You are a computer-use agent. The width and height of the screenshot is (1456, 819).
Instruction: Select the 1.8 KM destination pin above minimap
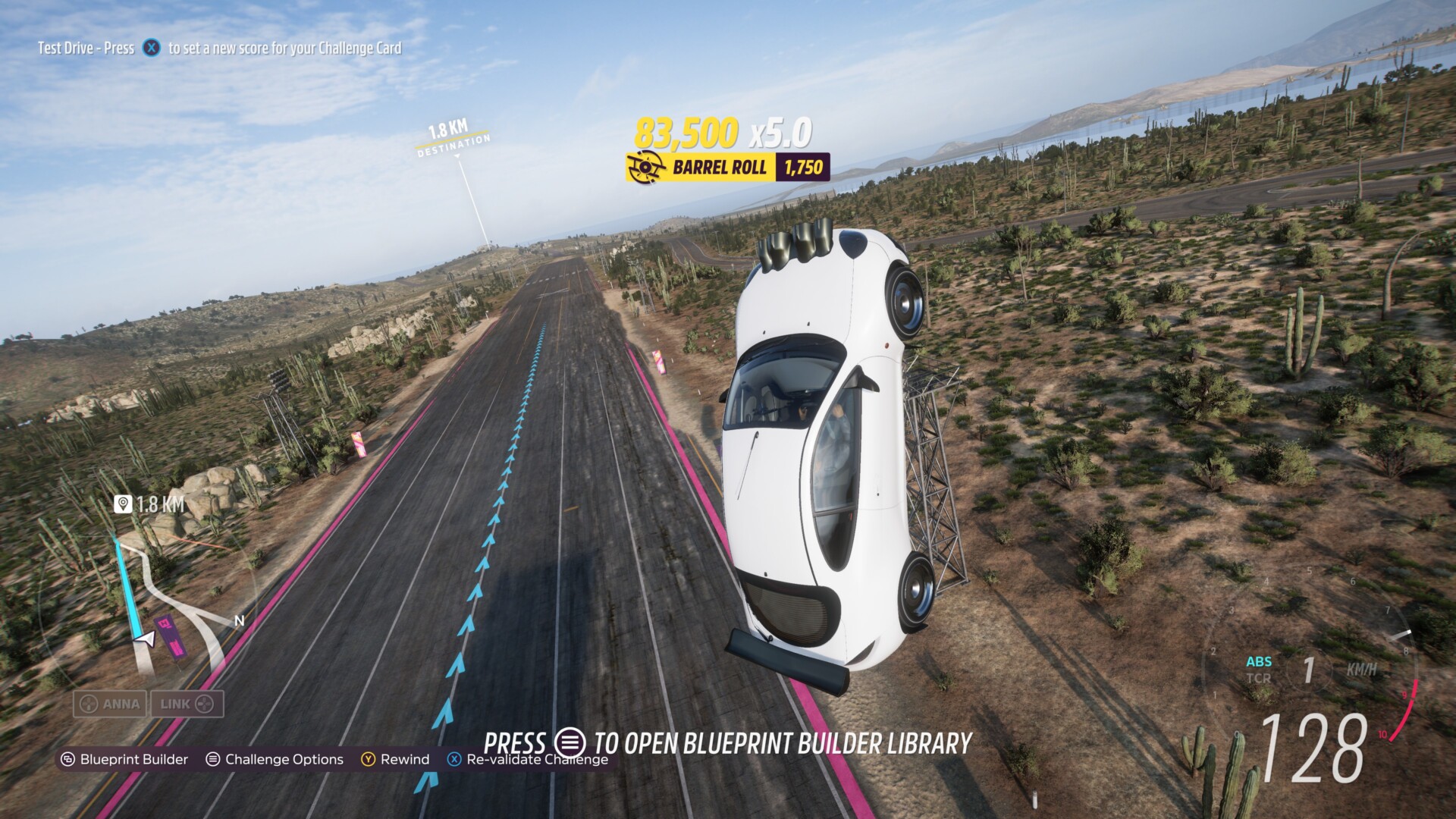click(x=149, y=504)
